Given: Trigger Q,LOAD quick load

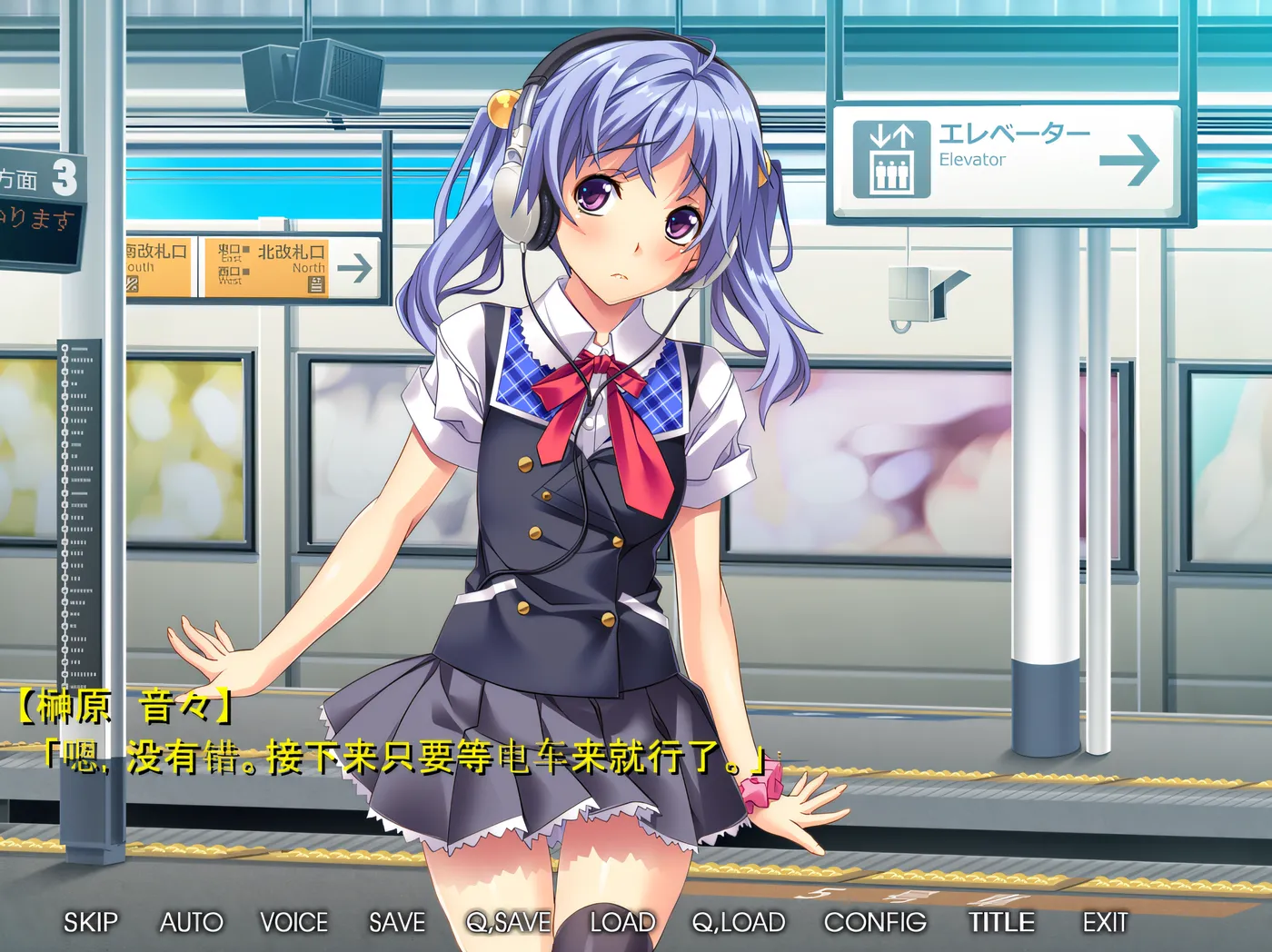Looking at the screenshot, I should [738, 922].
